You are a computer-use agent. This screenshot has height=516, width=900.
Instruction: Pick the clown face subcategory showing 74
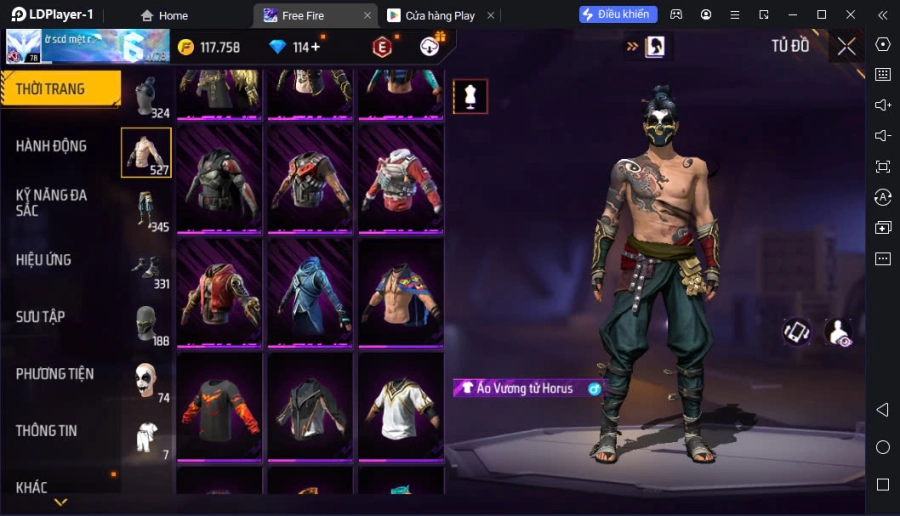[x=147, y=381]
